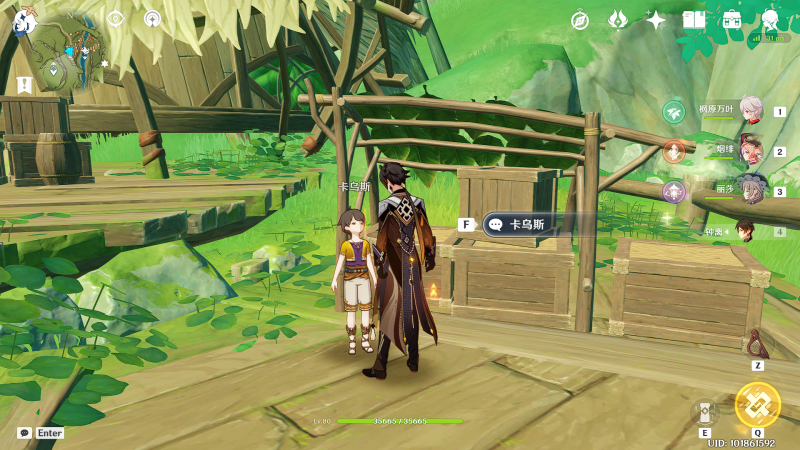This screenshot has height=450, width=800.
Task: Switch to party member 烟绯
Action: coord(751,151)
